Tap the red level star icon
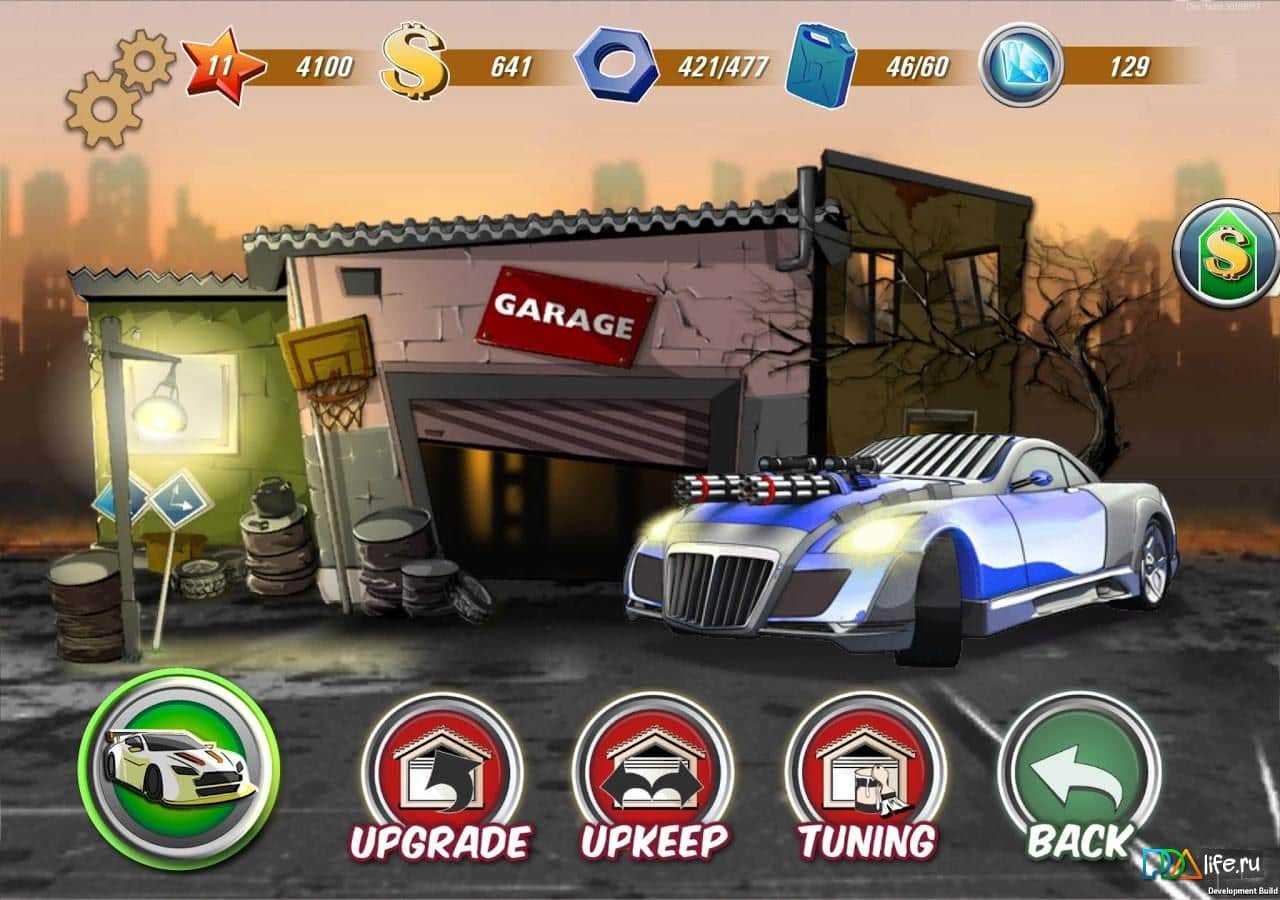Image resolution: width=1280 pixels, height=900 pixels. coord(224,67)
